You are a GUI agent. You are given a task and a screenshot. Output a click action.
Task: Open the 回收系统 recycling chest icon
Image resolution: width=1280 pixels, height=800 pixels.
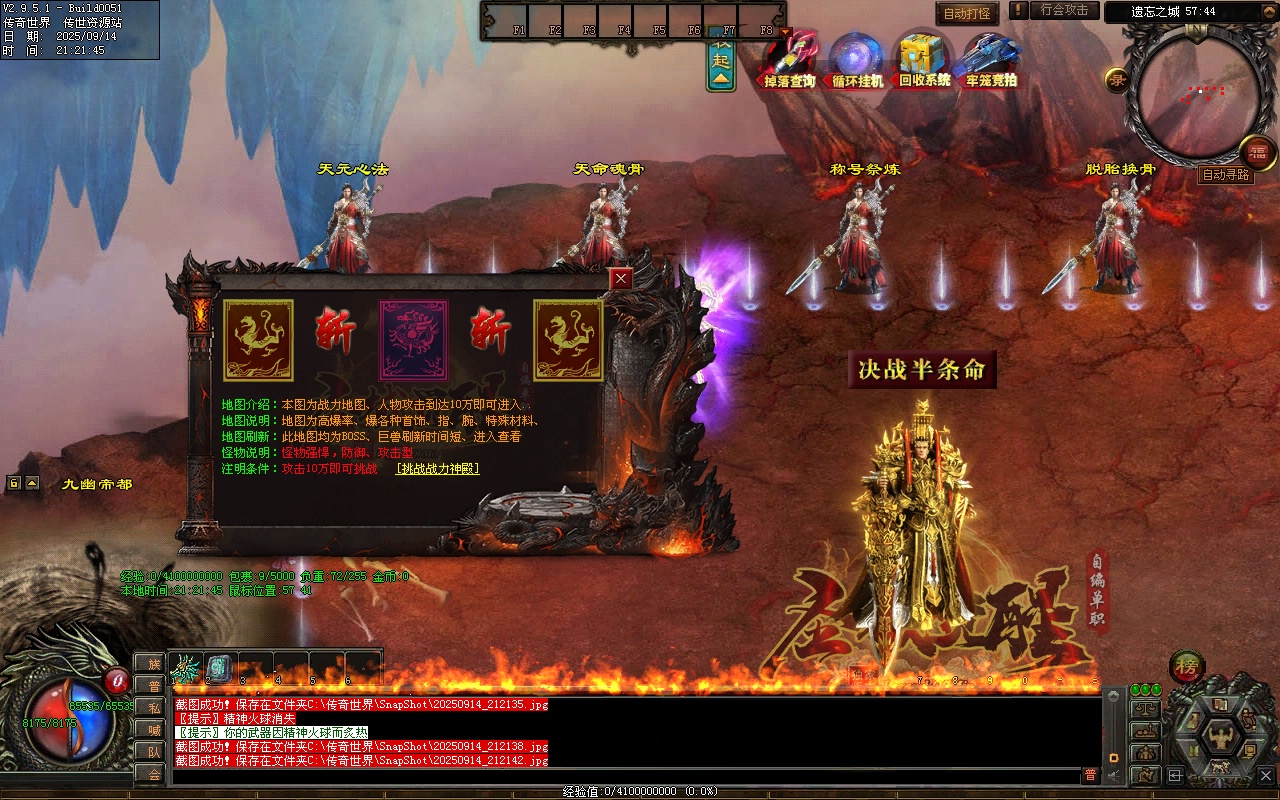tap(924, 59)
